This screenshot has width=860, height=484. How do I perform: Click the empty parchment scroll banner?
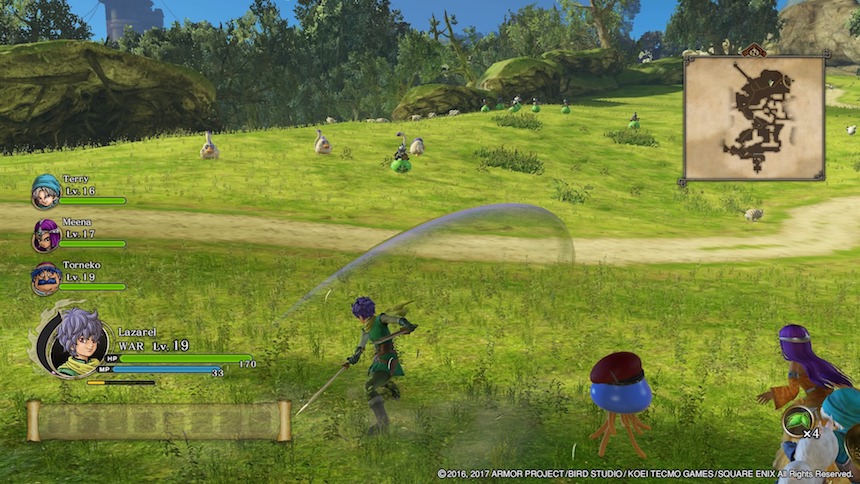point(159,421)
